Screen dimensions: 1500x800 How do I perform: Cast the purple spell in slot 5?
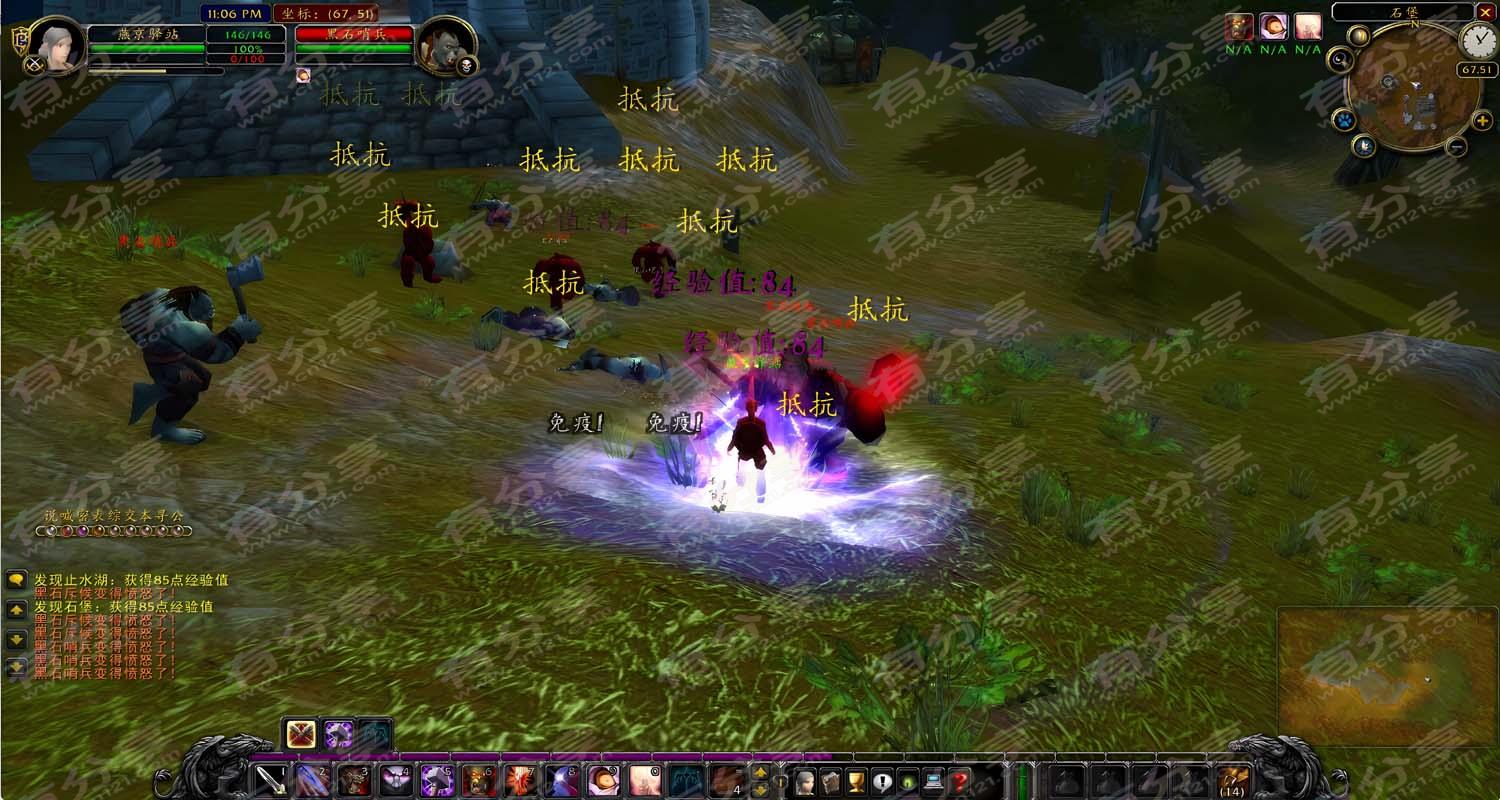437,780
